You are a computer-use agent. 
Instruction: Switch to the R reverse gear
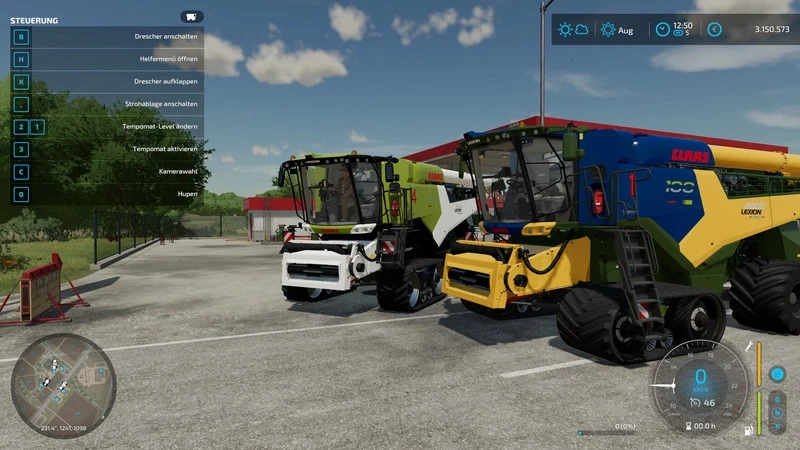(x=777, y=427)
